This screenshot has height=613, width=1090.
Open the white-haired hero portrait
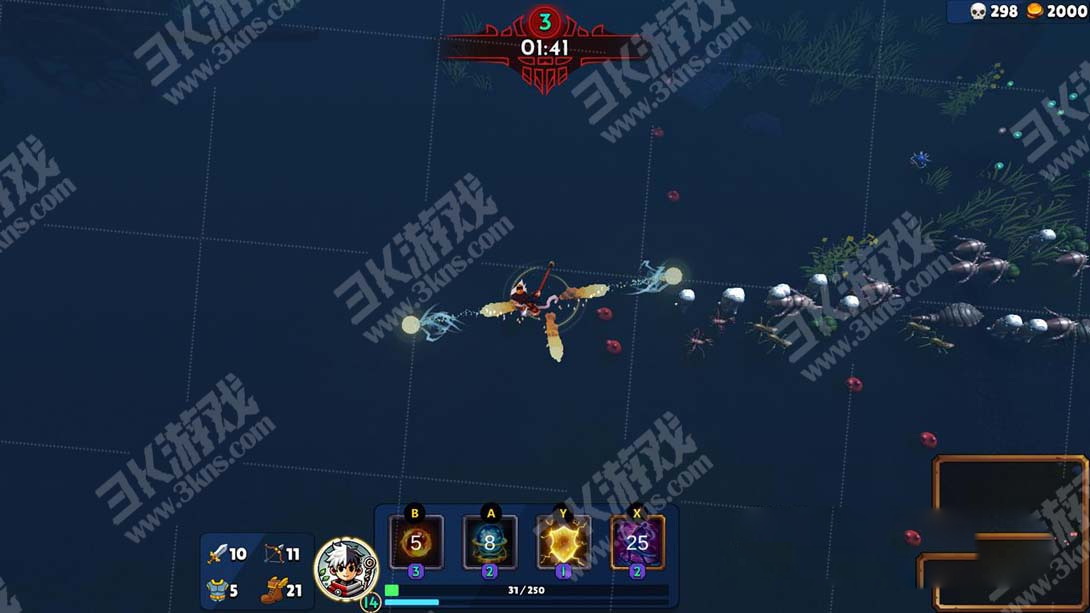(346, 569)
